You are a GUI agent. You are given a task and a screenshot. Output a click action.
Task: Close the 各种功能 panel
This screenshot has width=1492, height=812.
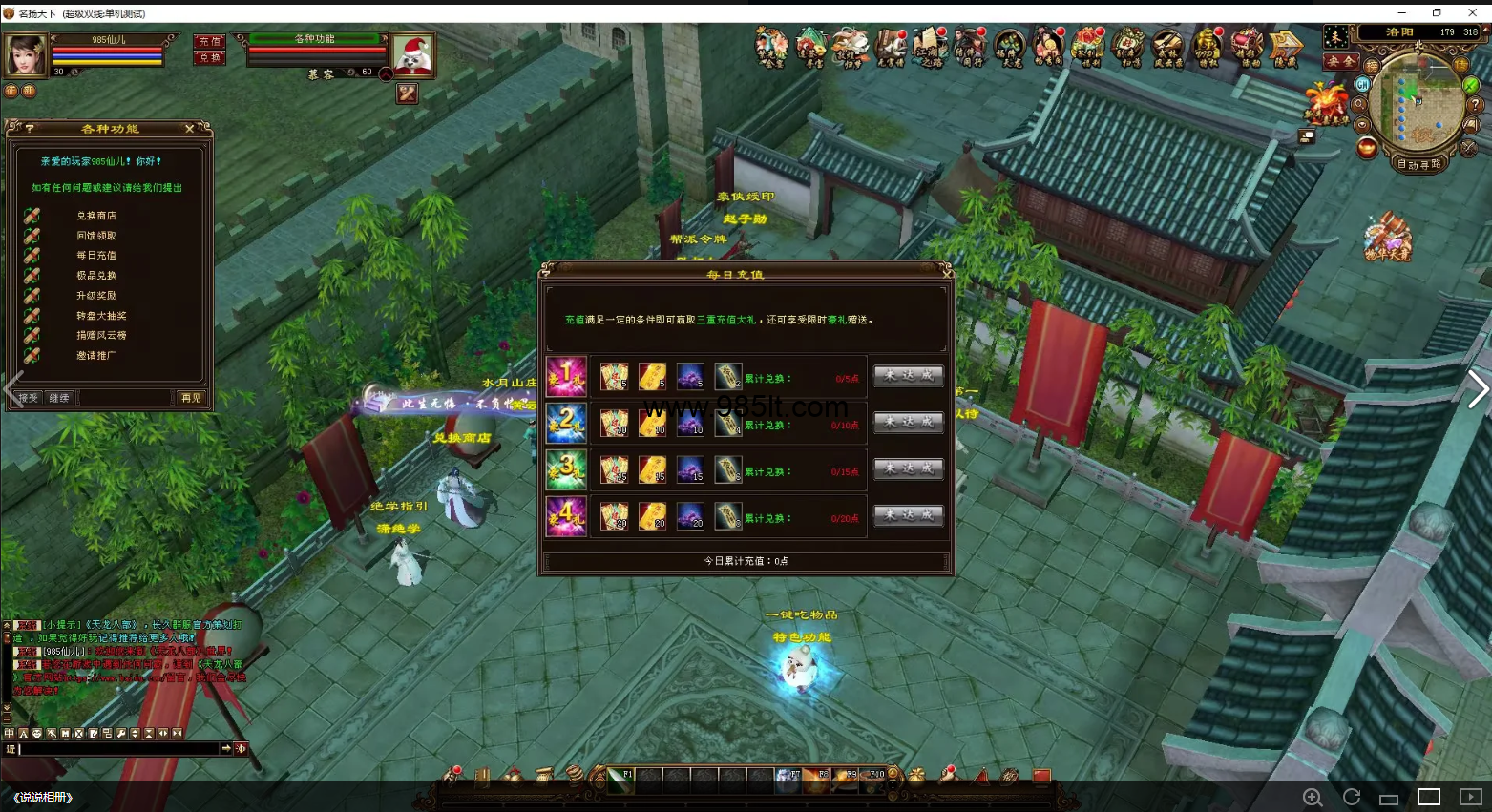point(189,128)
